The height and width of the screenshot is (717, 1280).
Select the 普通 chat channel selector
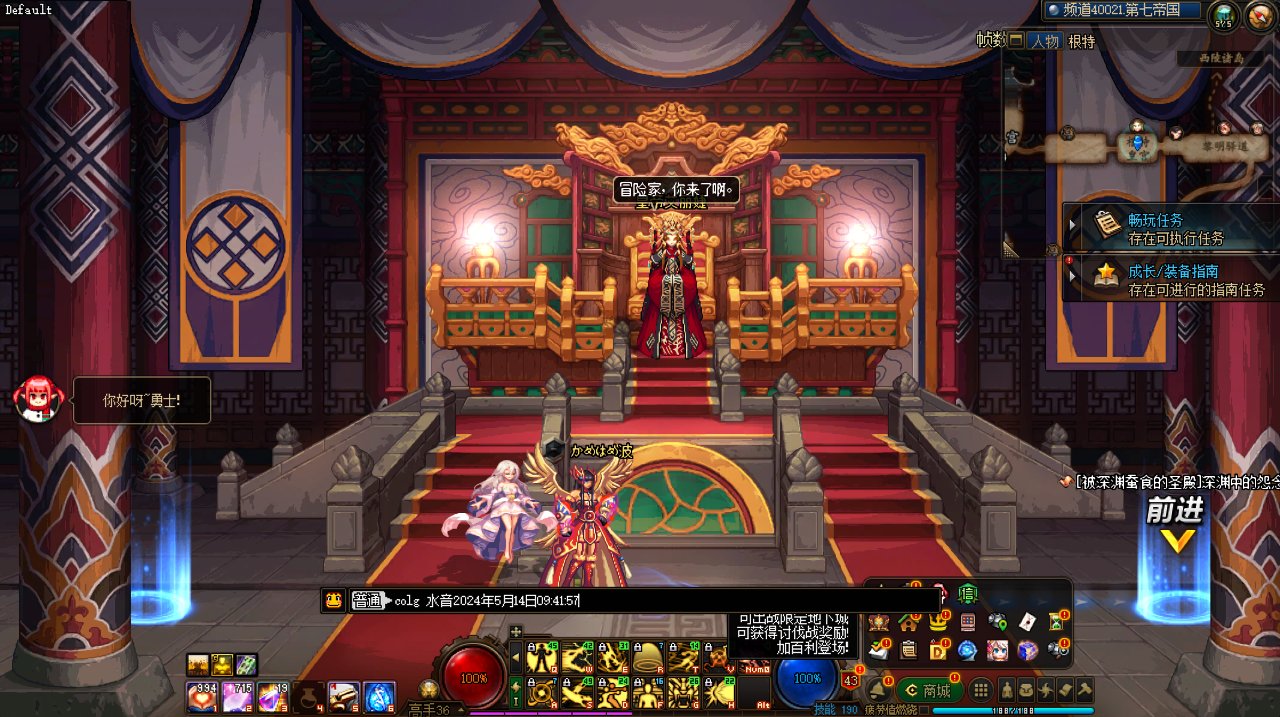pos(368,600)
